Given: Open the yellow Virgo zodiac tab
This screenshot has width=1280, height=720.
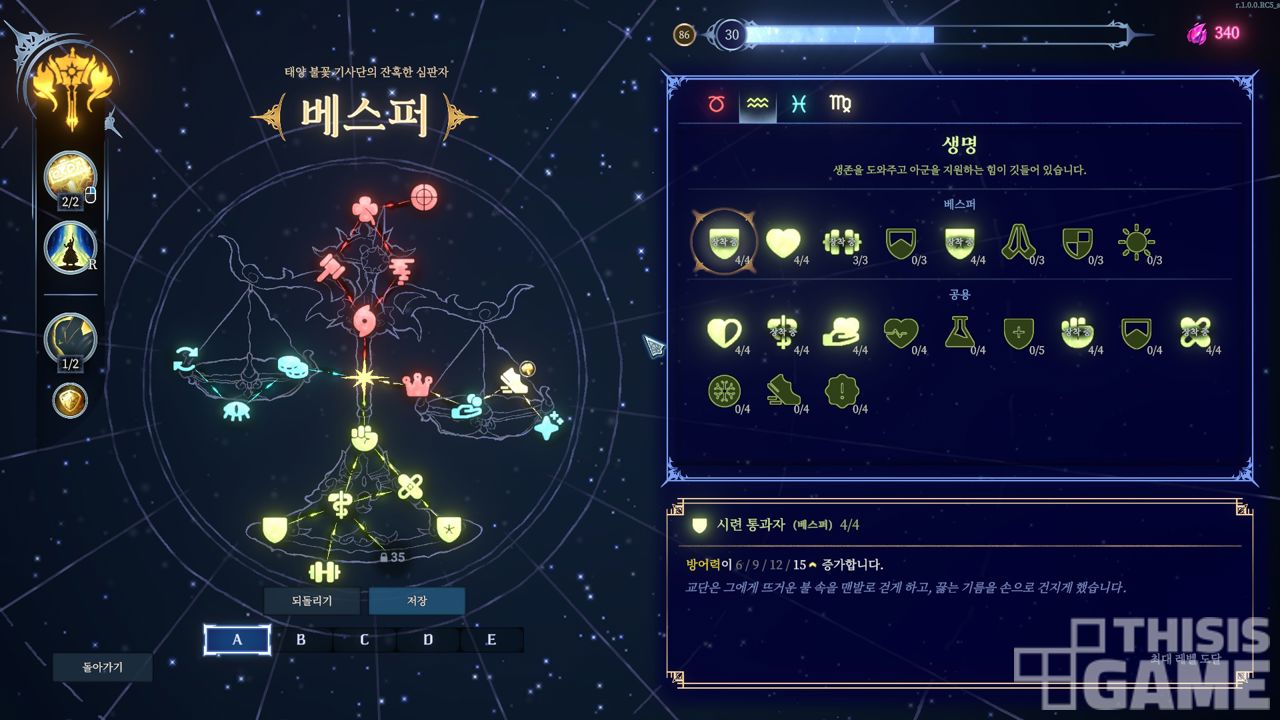Looking at the screenshot, I should (x=840, y=104).
